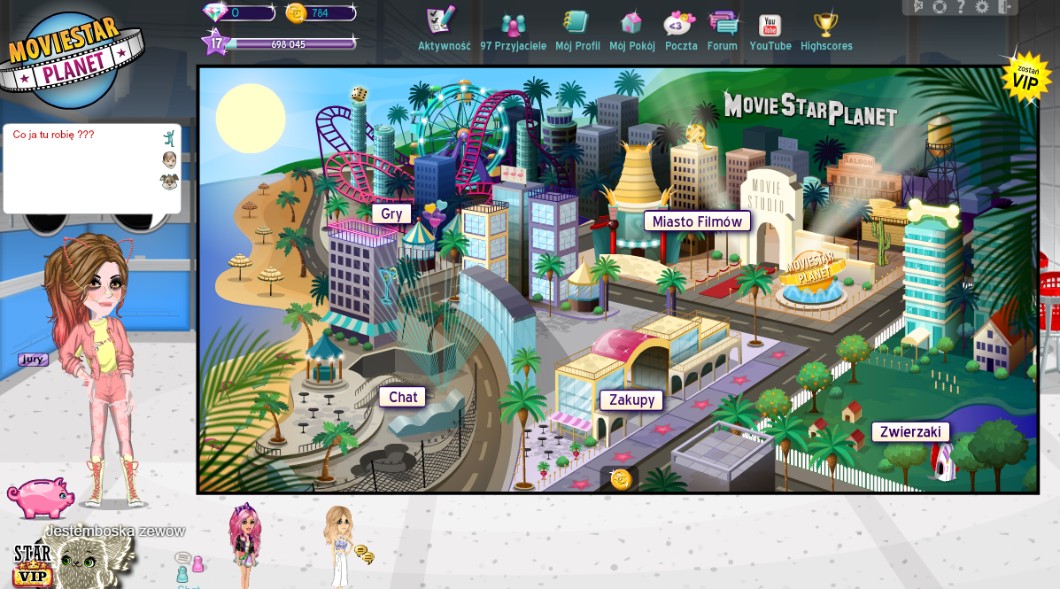Toggle sound with the speaker icon

(919, 7)
